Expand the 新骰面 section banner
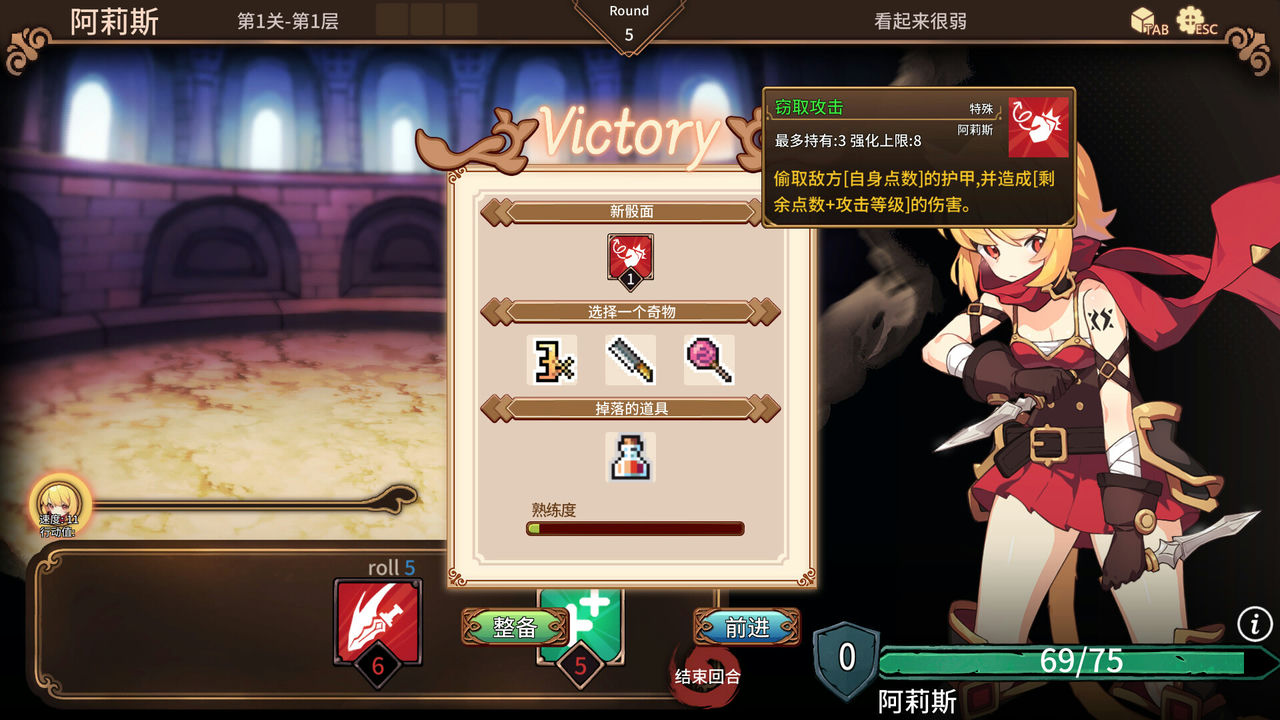The height and width of the screenshot is (720, 1280). [628, 211]
